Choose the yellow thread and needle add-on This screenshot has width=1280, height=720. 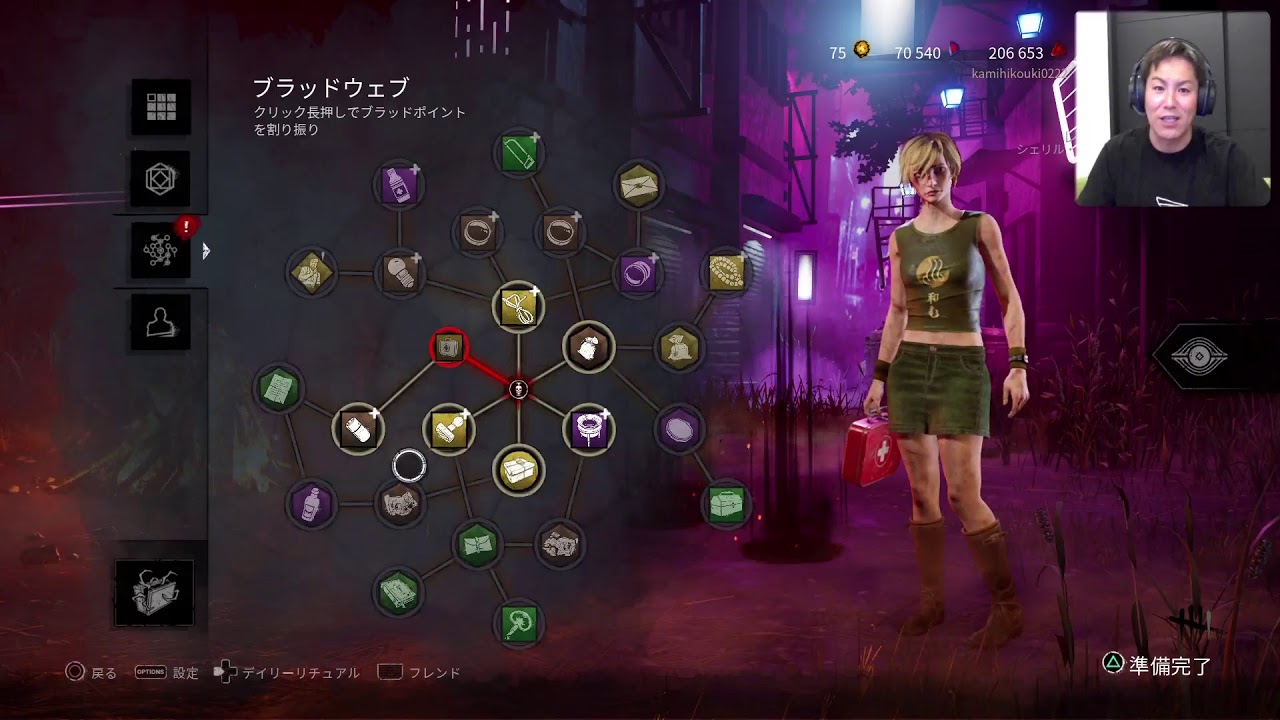click(x=519, y=307)
